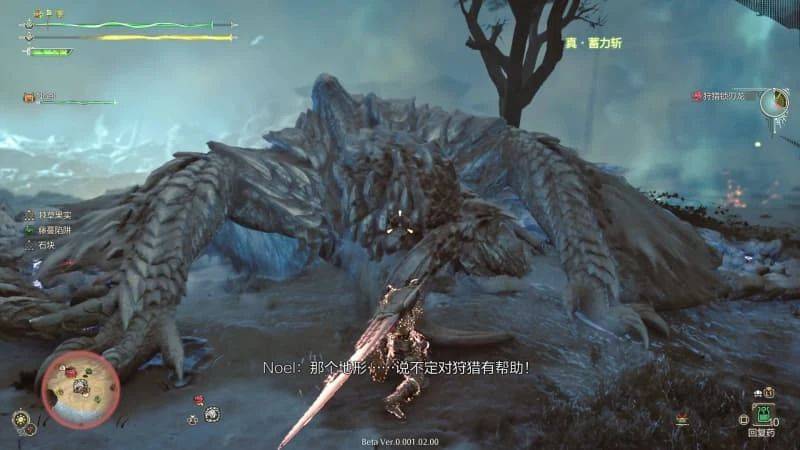The image size is (800, 450).
Task: Click the round compass icon beside the quest name
Action: [773, 101]
